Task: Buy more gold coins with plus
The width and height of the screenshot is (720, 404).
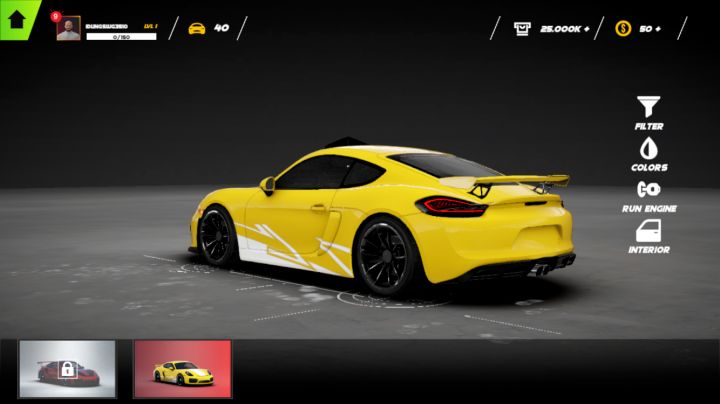Action: (657, 29)
